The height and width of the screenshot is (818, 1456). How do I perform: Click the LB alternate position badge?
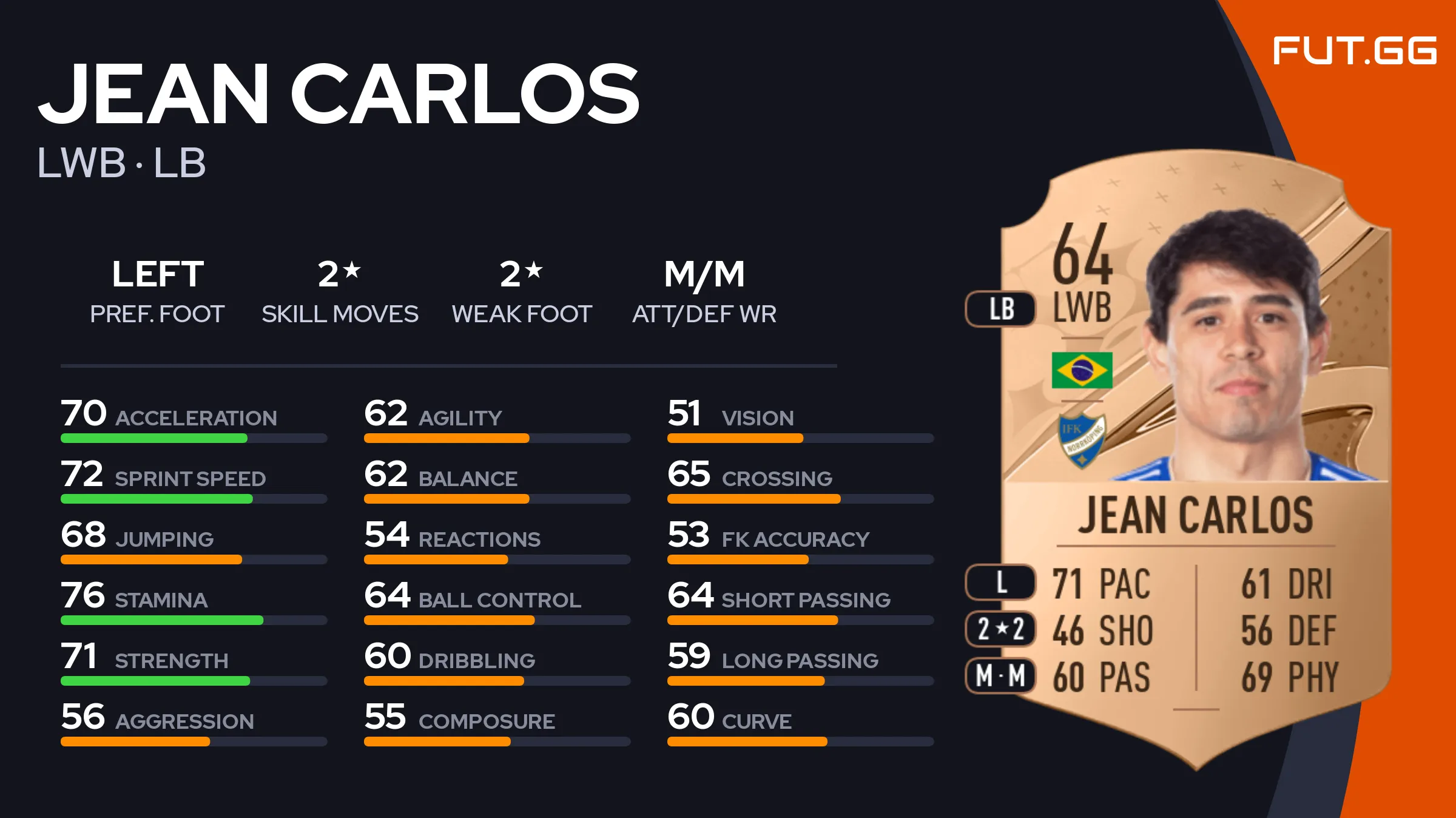1001,309
